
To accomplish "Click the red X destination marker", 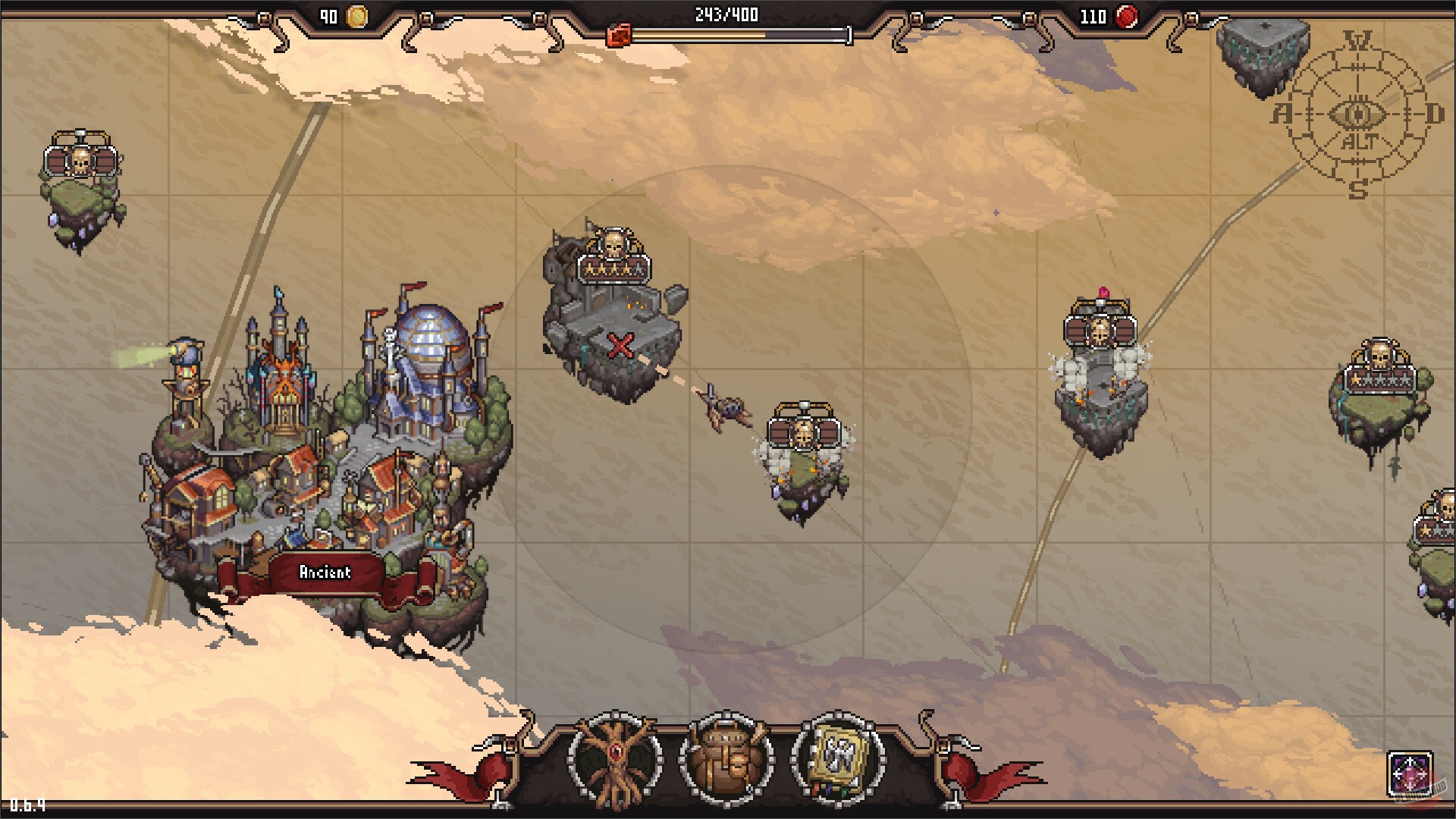I will coord(620,347).
